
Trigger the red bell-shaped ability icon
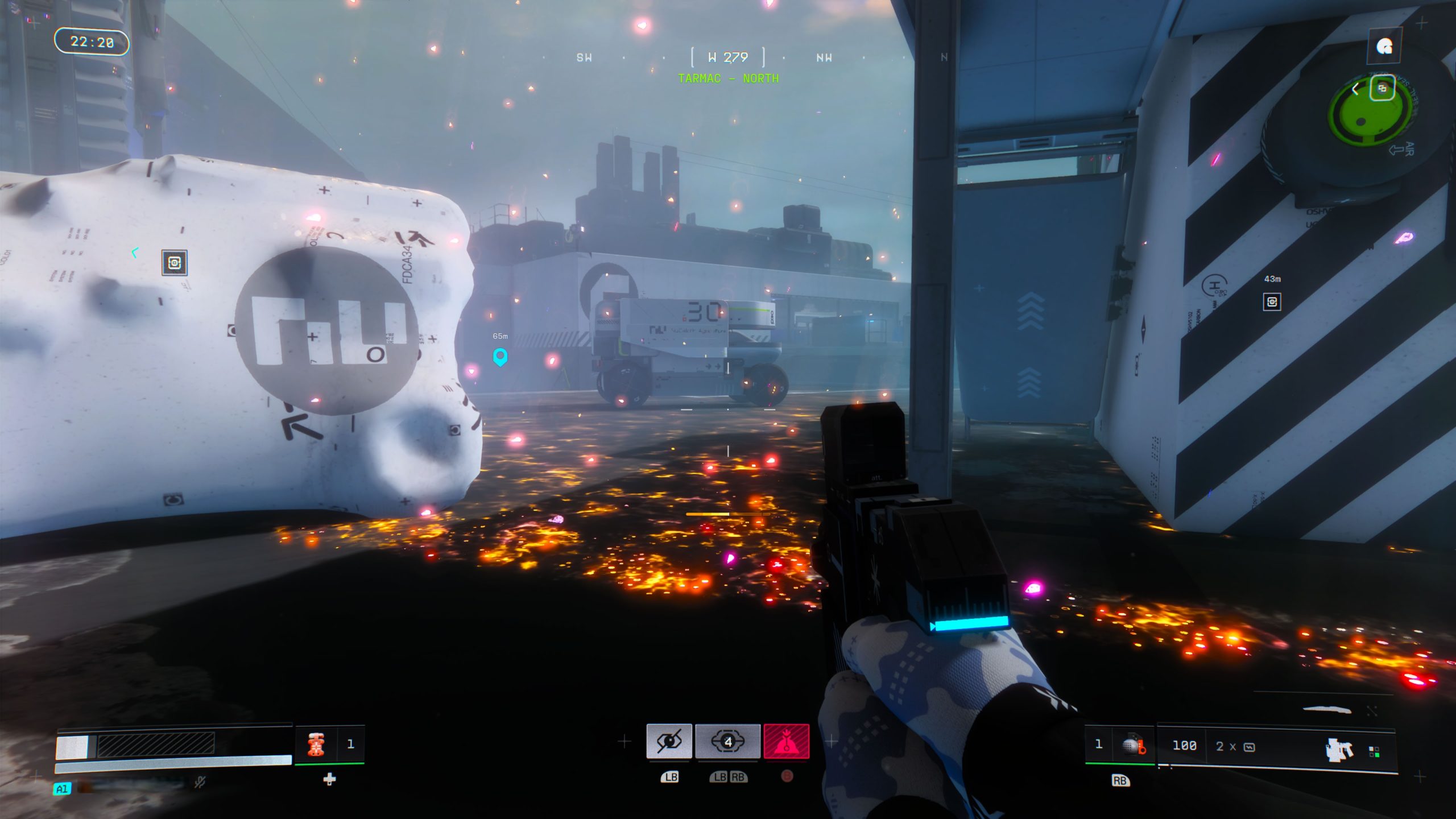coord(786,741)
